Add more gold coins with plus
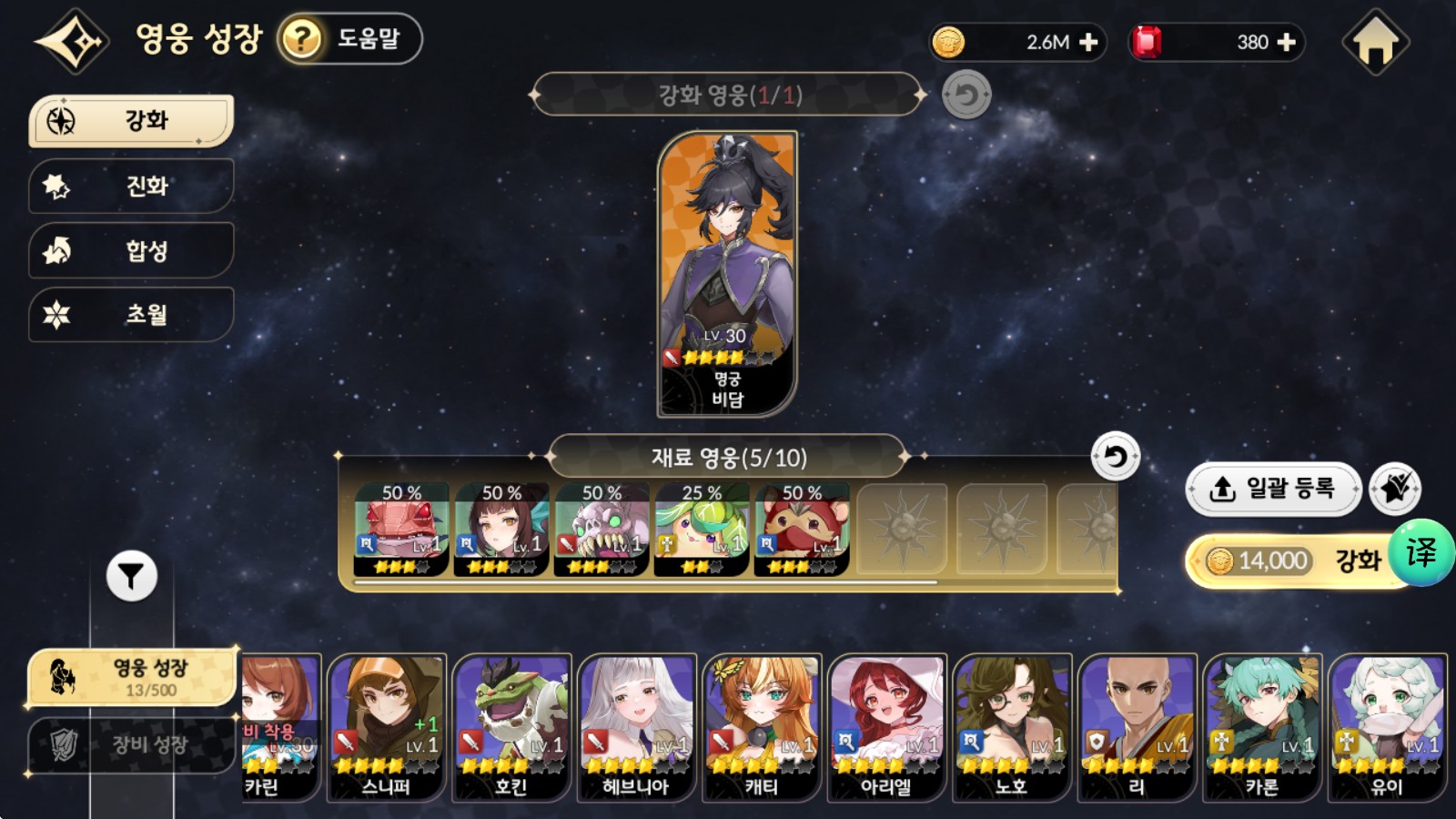 (x=1088, y=42)
